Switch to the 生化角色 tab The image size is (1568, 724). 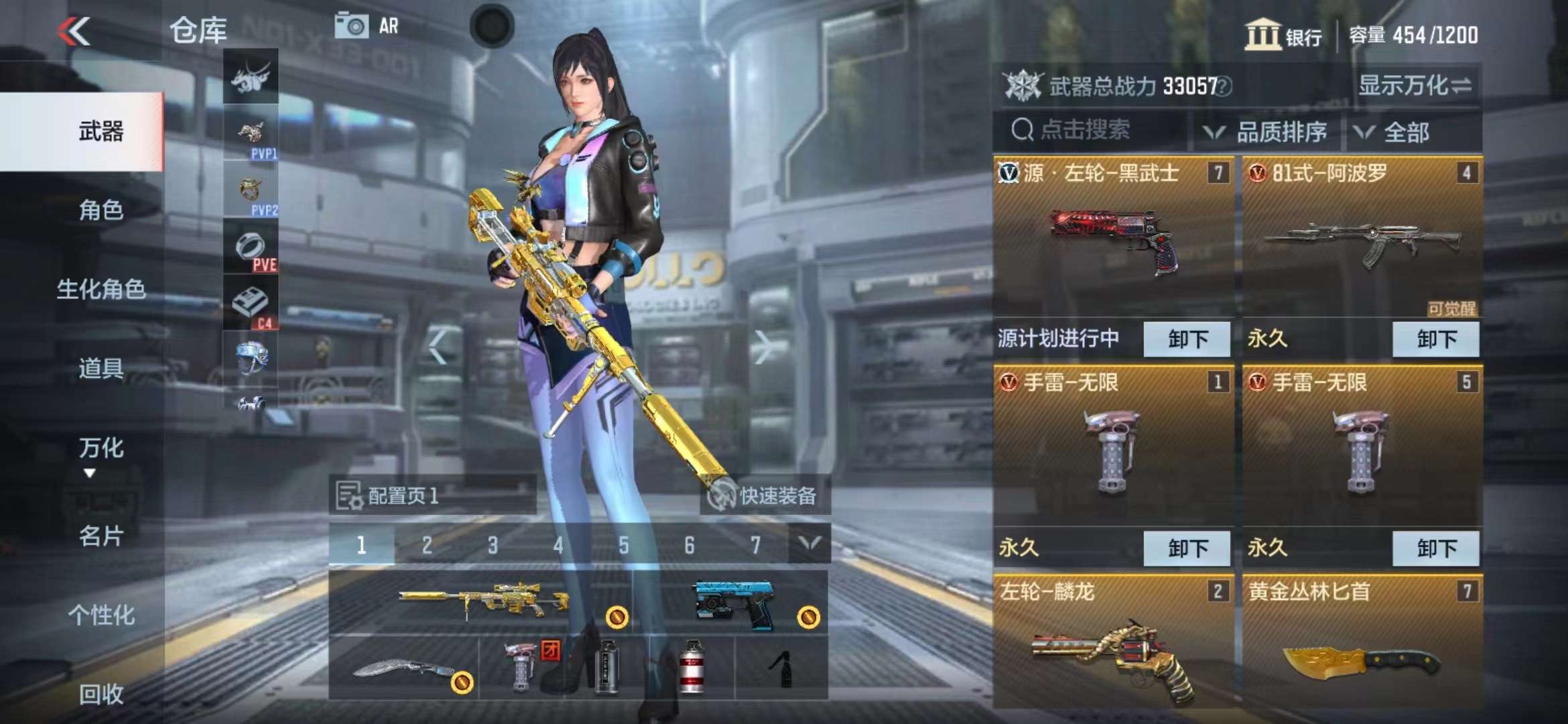click(101, 290)
